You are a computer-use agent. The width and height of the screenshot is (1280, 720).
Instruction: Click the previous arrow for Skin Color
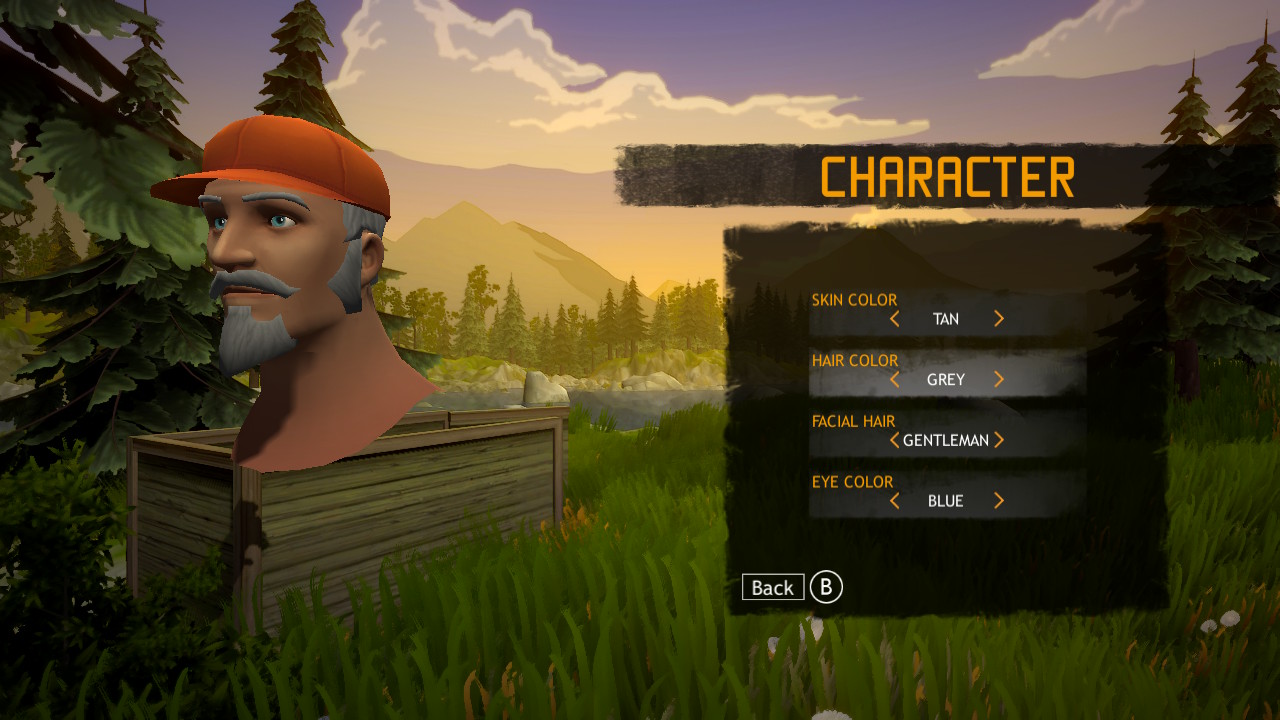click(x=895, y=318)
